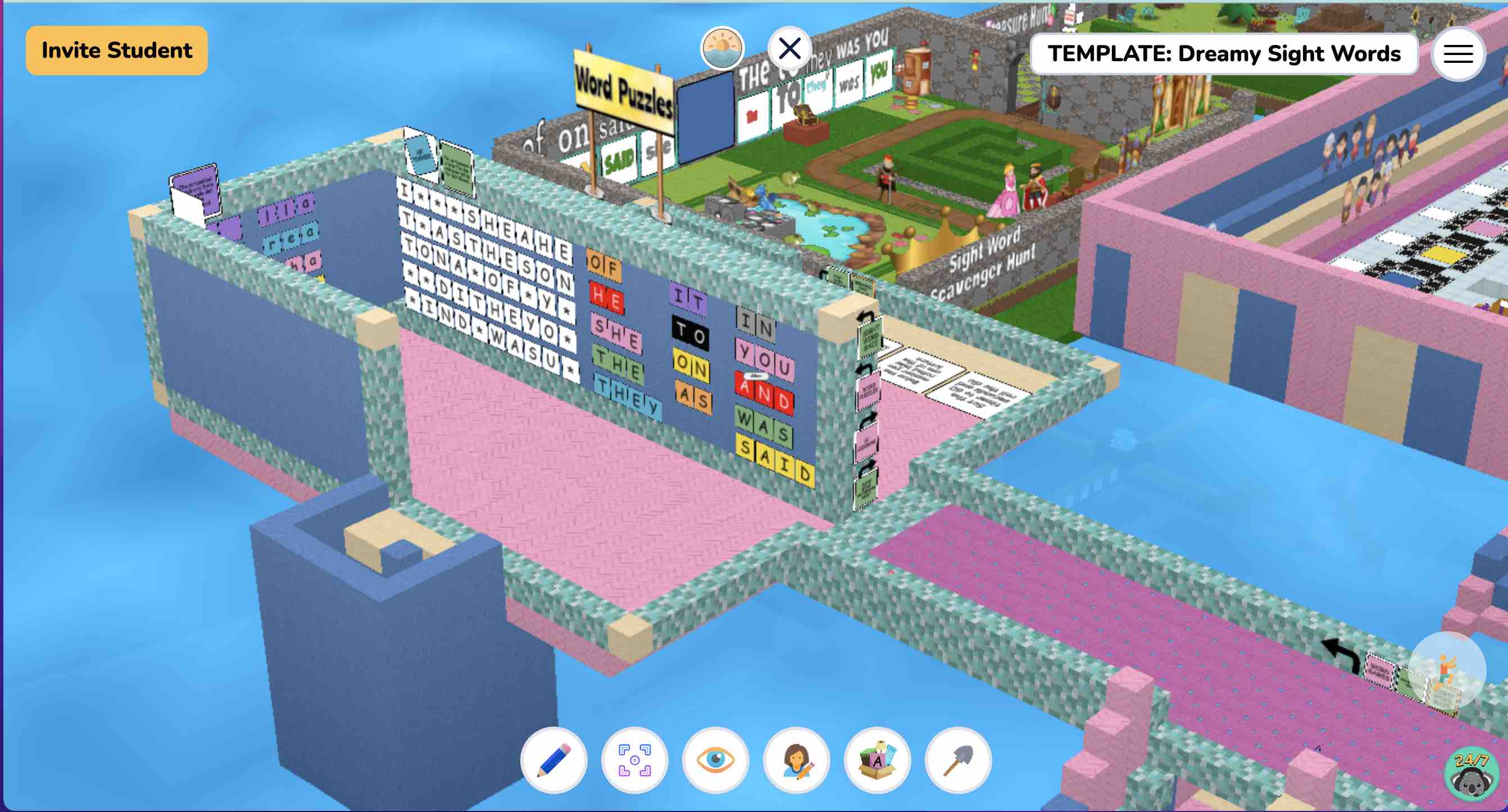
Task: Click the TEMPLATE: Dreamy Sight Words title bar
Action: (1224, 54)
